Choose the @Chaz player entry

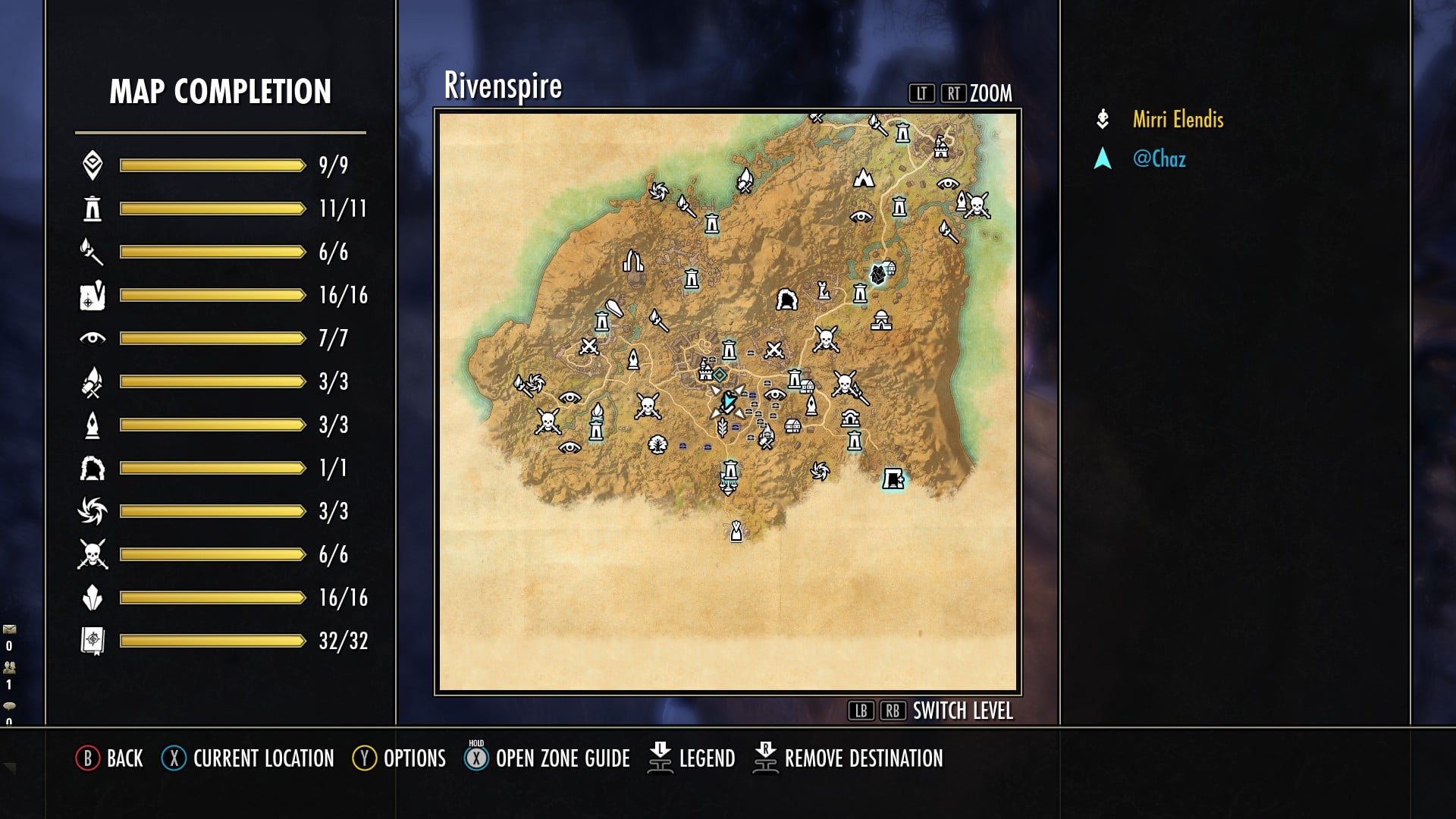(1159, 159)
